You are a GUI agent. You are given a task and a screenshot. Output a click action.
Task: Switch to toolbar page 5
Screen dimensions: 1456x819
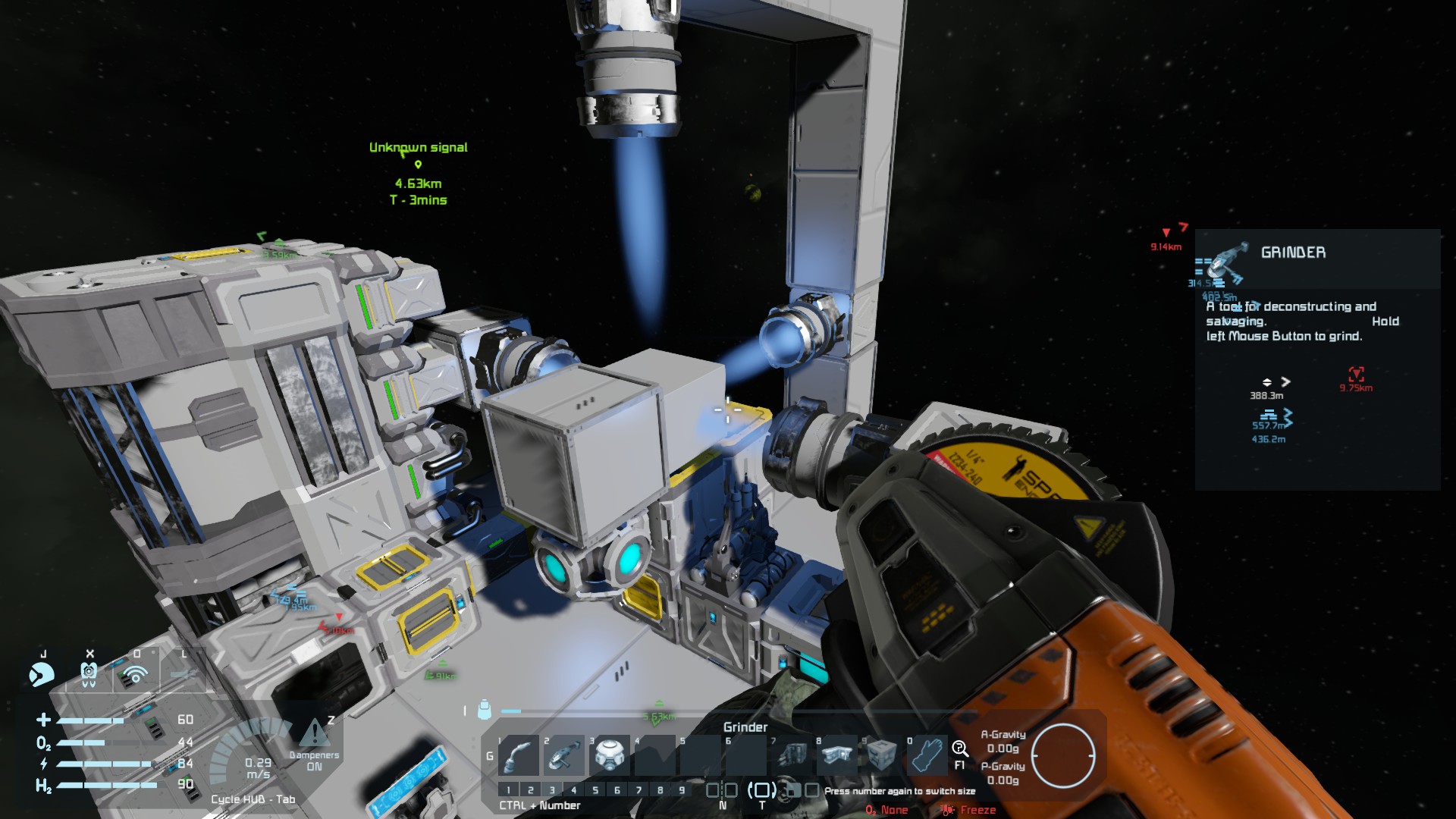595,790
